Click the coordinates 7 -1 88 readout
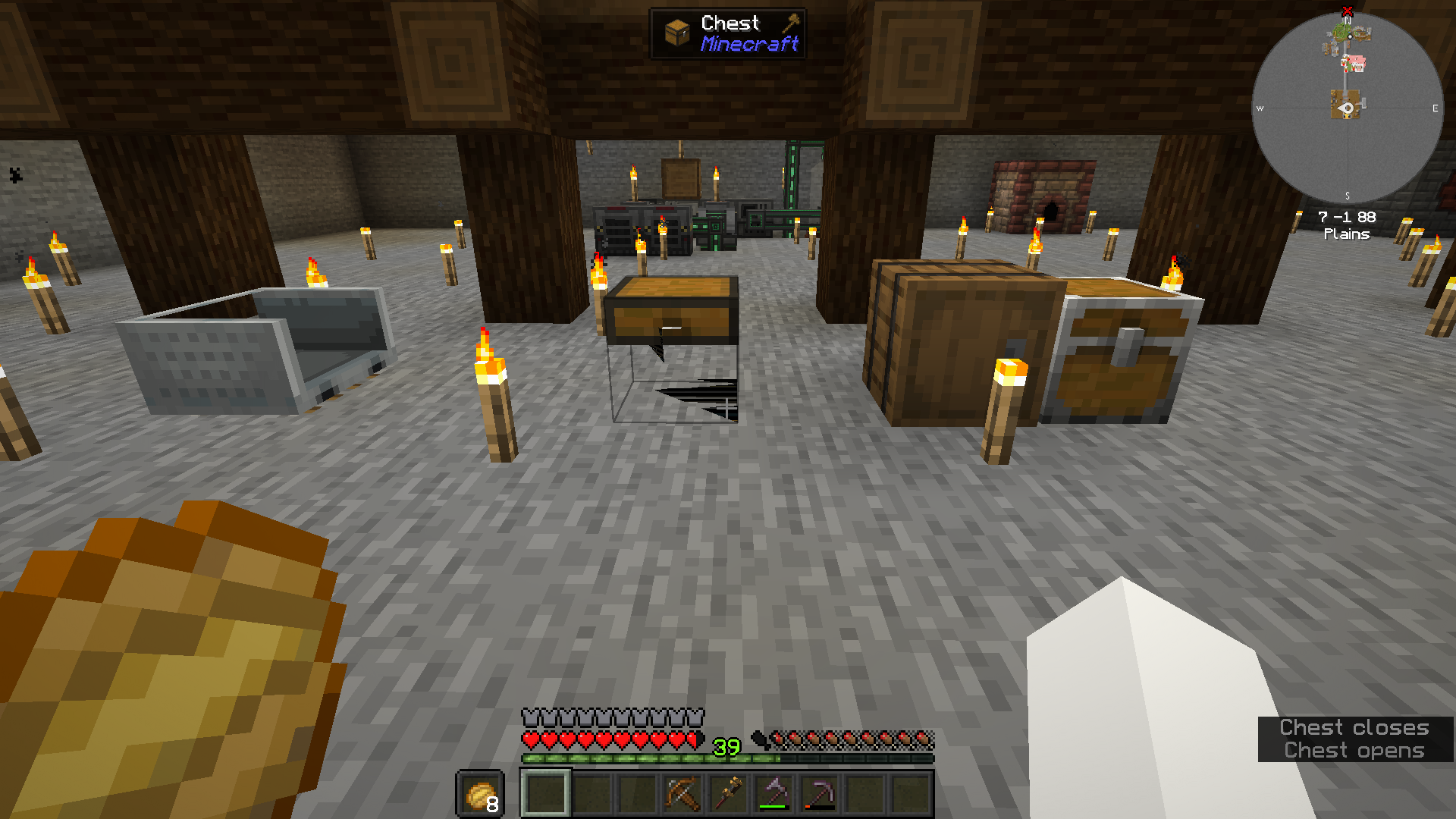Screen dimensions: 1456x819 1346,217
